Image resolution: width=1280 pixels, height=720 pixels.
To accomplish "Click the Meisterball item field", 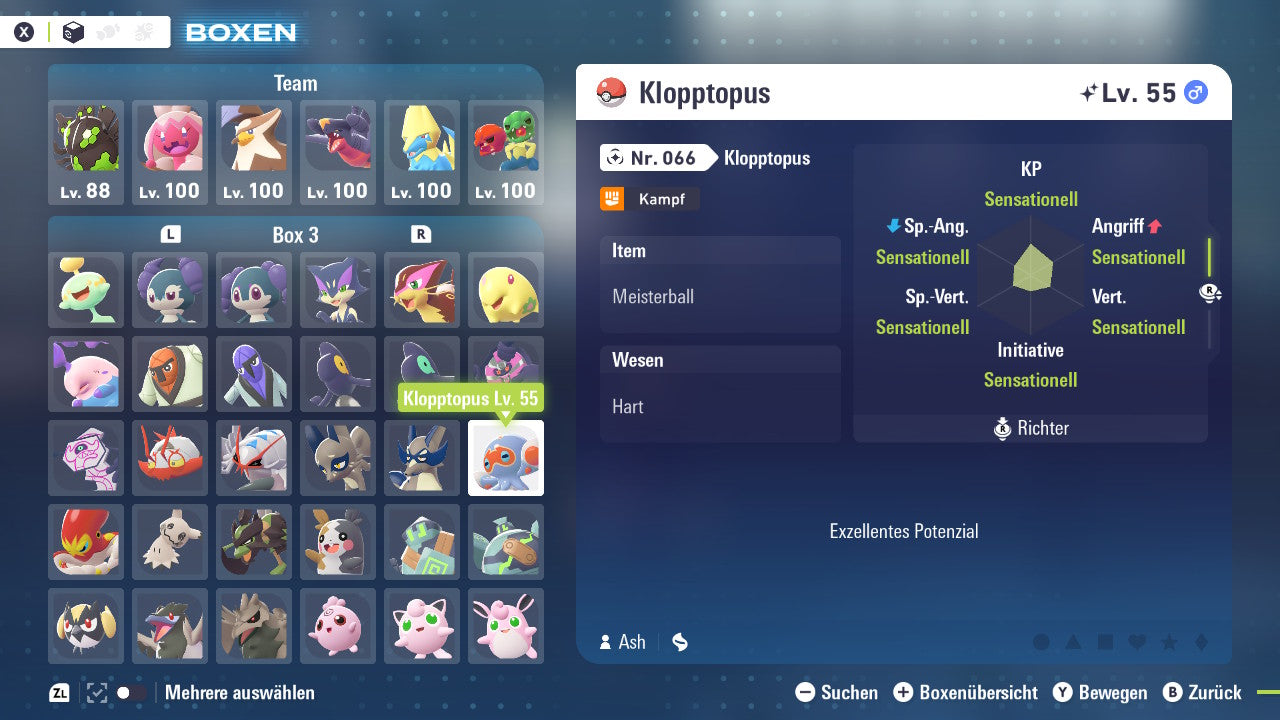I will point(720,297).
